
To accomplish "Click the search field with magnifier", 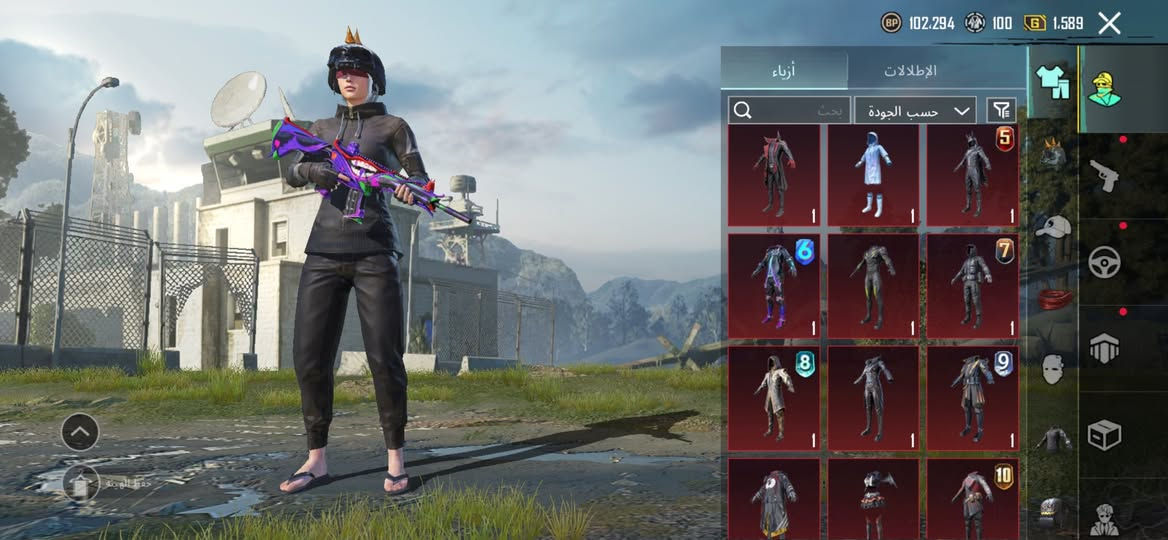I will [x=789, y=110].
